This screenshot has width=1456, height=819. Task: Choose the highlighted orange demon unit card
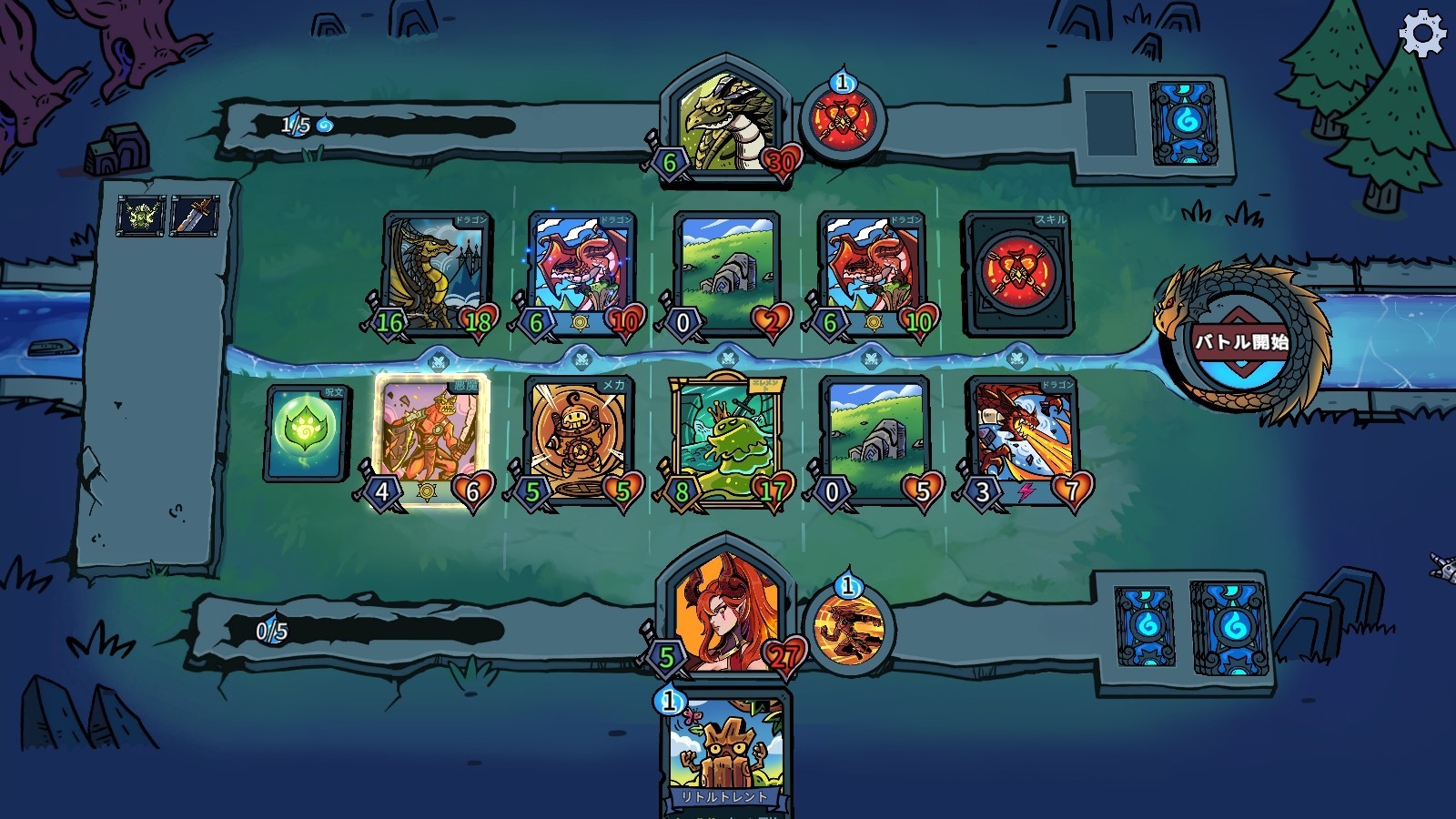[430, 437]
